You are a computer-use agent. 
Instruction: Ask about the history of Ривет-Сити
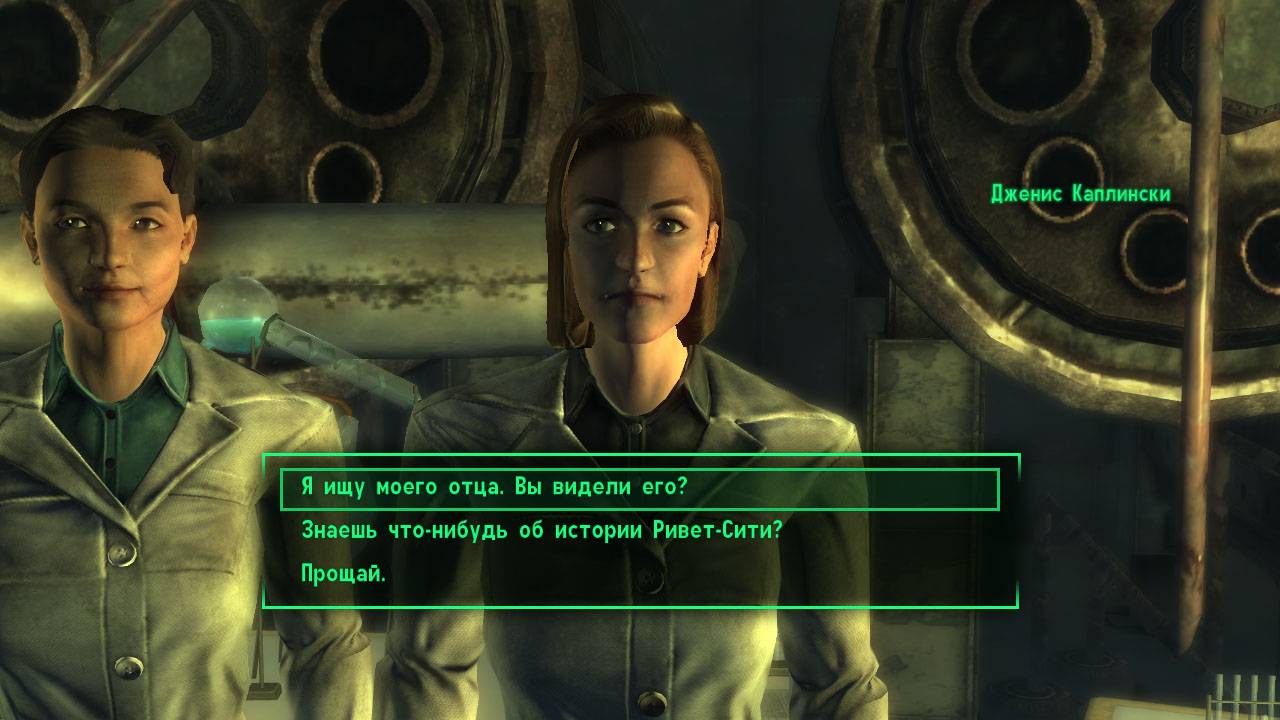point(540,531)
